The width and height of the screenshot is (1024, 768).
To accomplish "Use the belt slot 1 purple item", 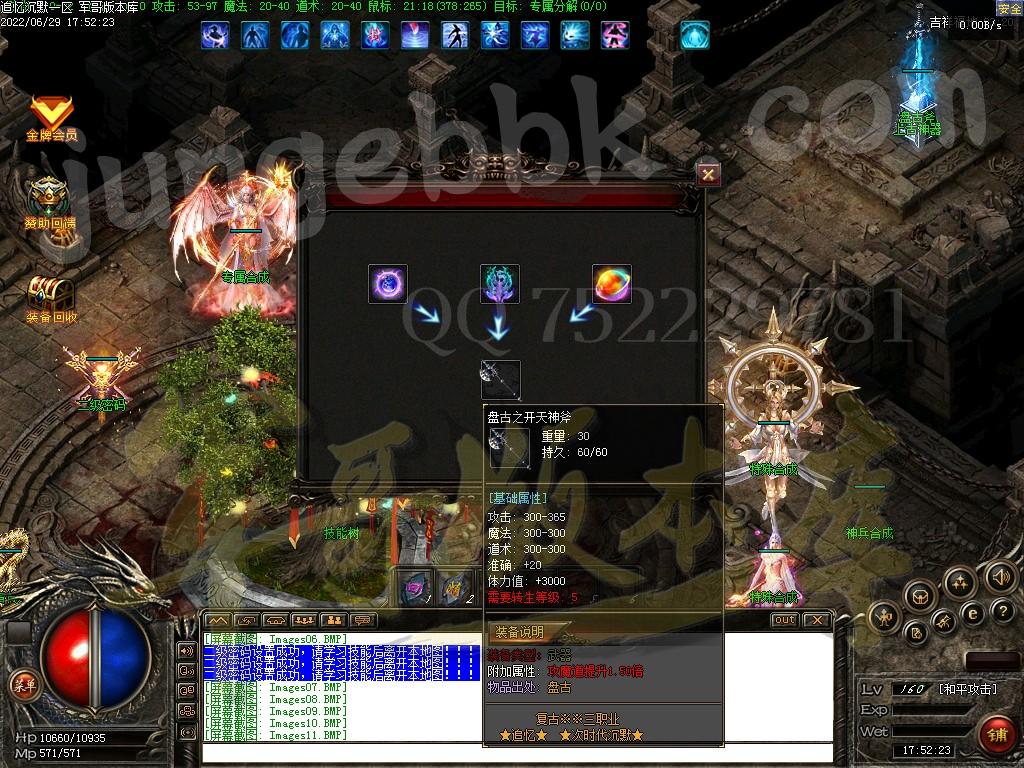I will click(416, 586).
